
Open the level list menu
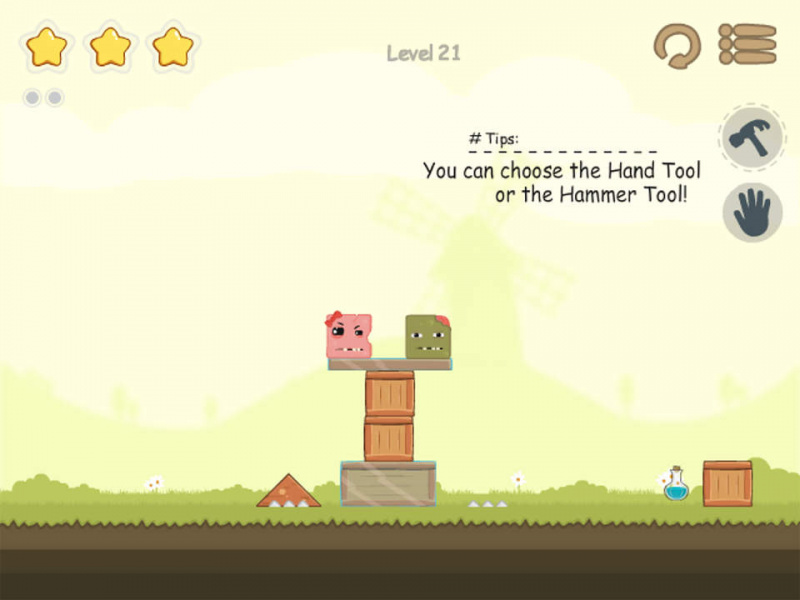(x=747, y=45)
